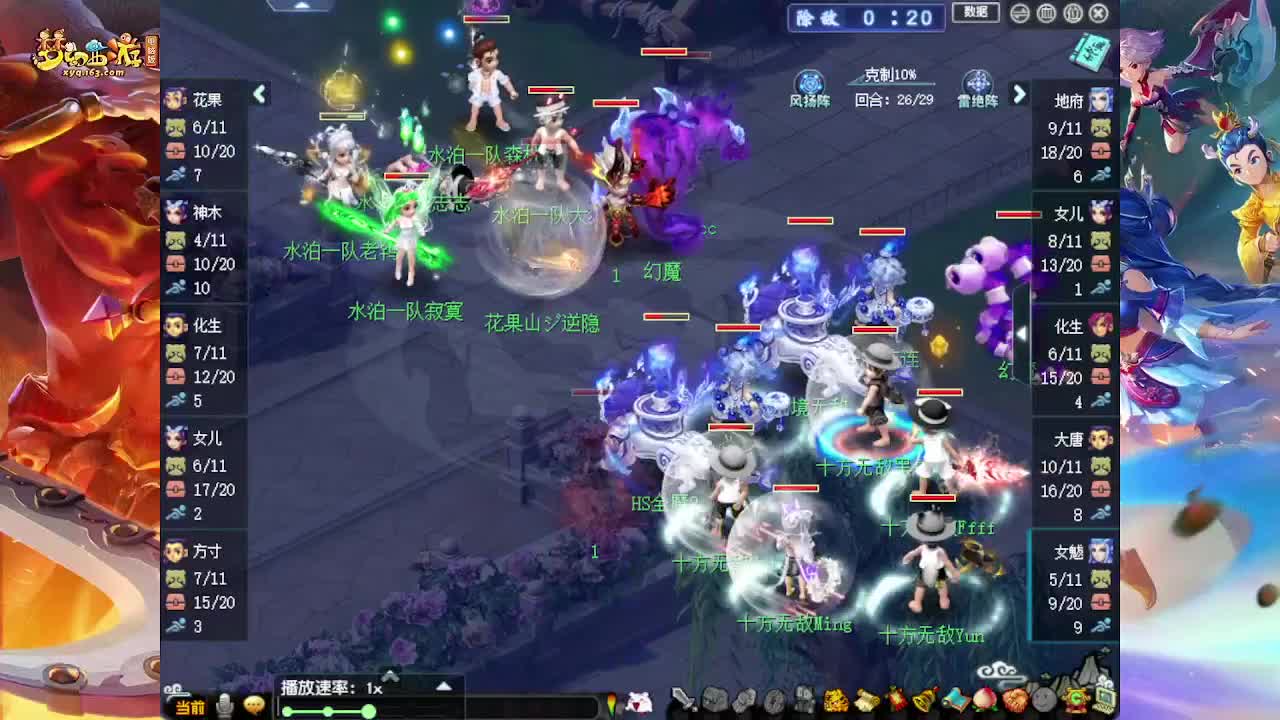The image size is (1280, 720).
Task: Click the 数据 data button
Action: [x=975, y=13]
